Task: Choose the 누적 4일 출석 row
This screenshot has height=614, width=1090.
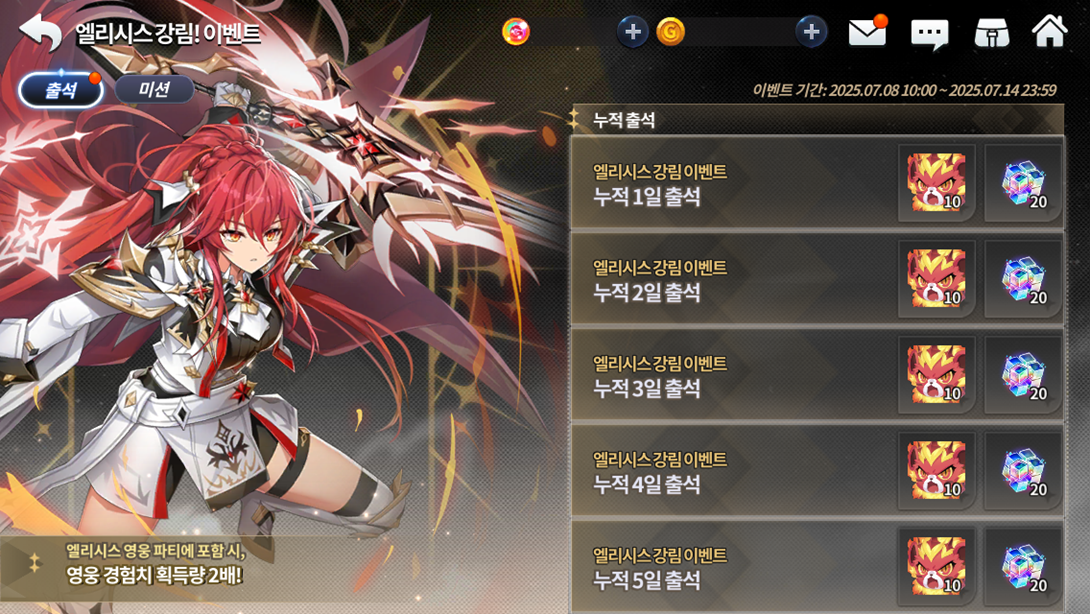Action: (730, 472)
